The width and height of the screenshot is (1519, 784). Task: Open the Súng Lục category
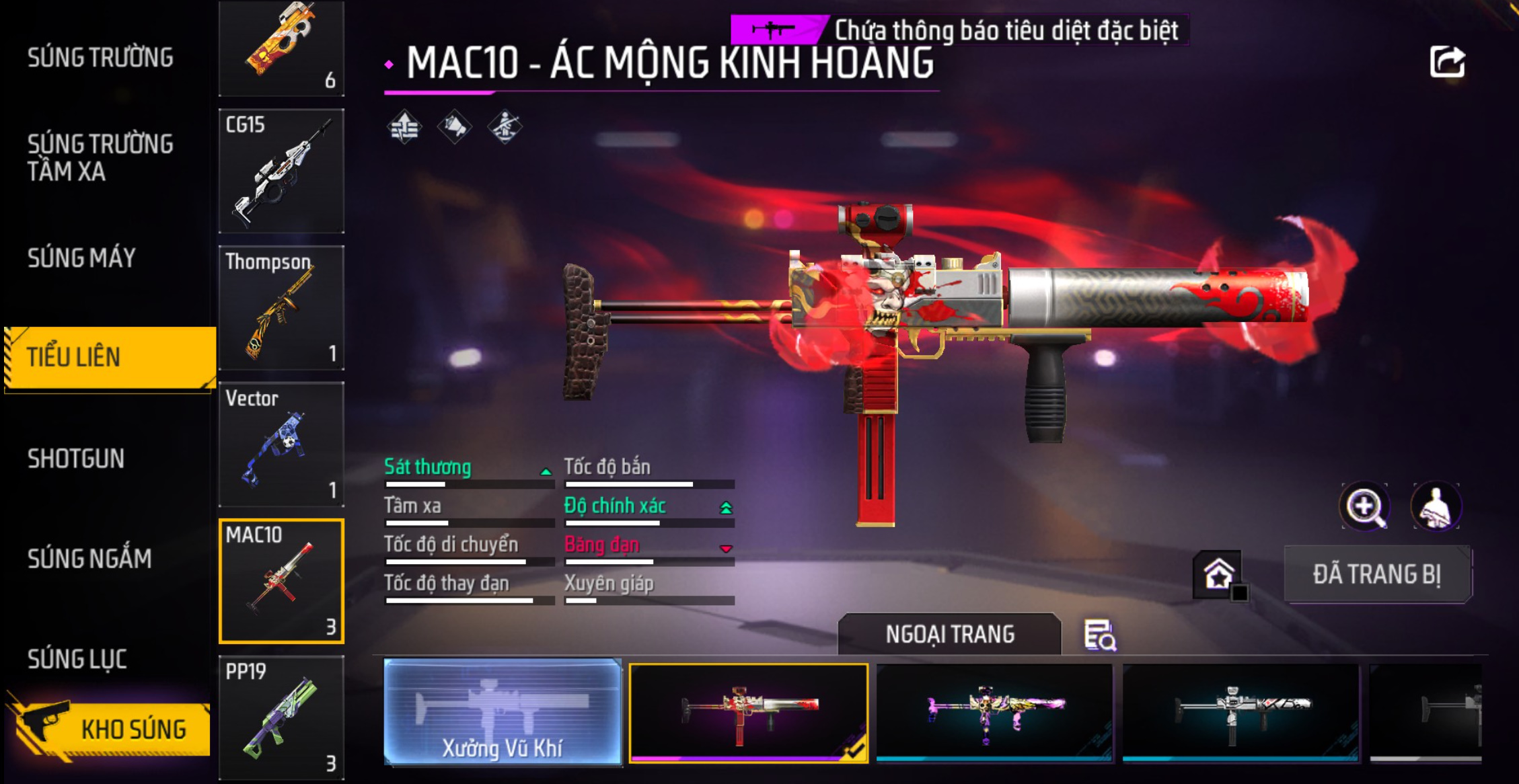coord(77,659)
